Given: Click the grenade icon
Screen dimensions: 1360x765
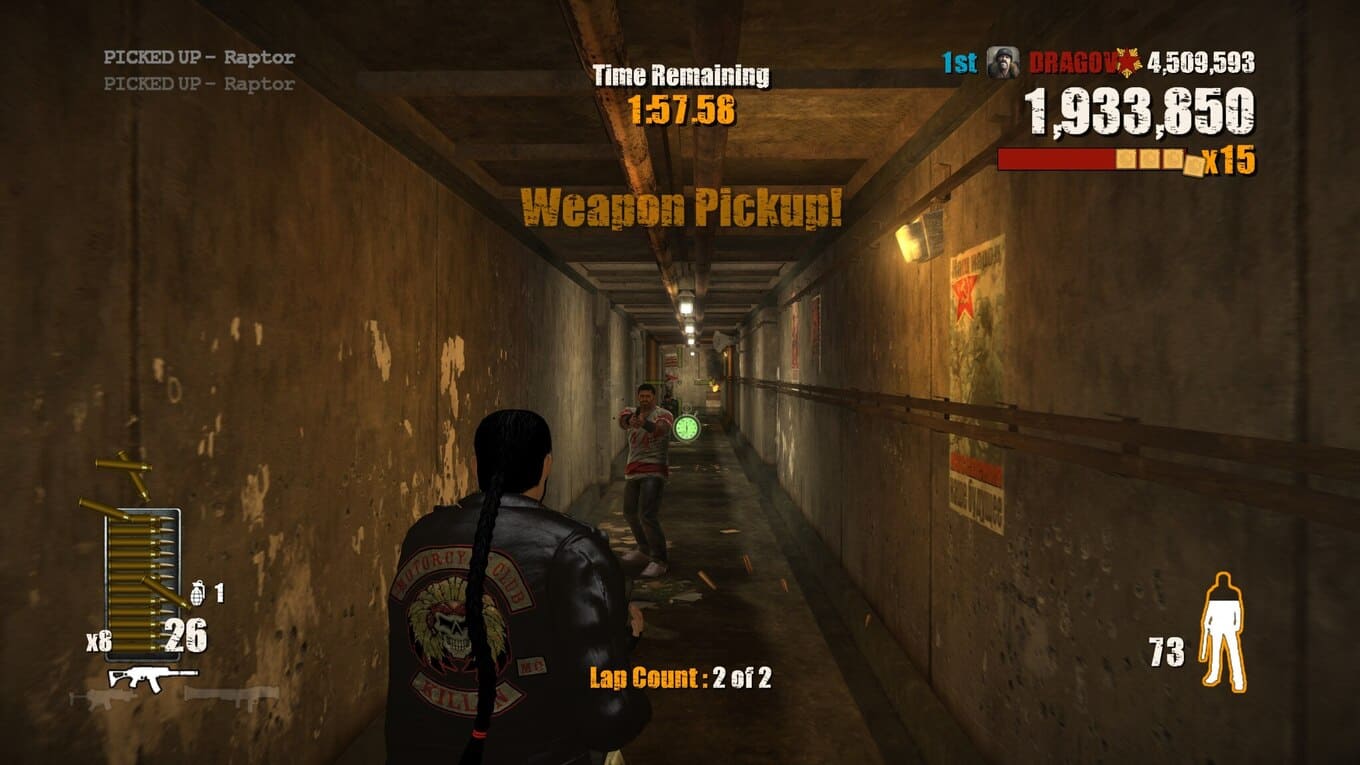Looking at the screenshot, I should [x=197, y=592].
